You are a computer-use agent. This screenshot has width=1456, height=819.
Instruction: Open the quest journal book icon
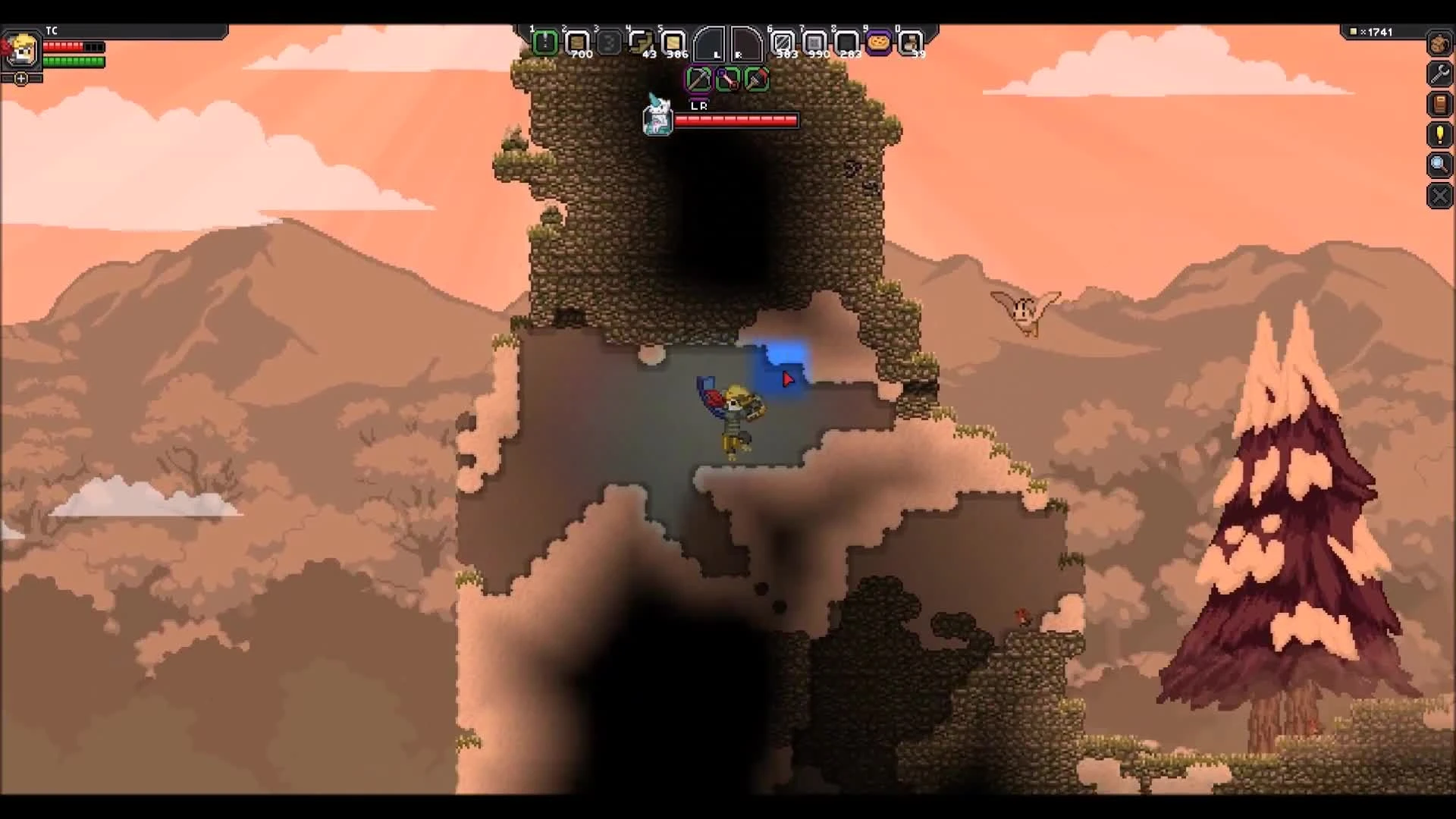point(1439,105)
